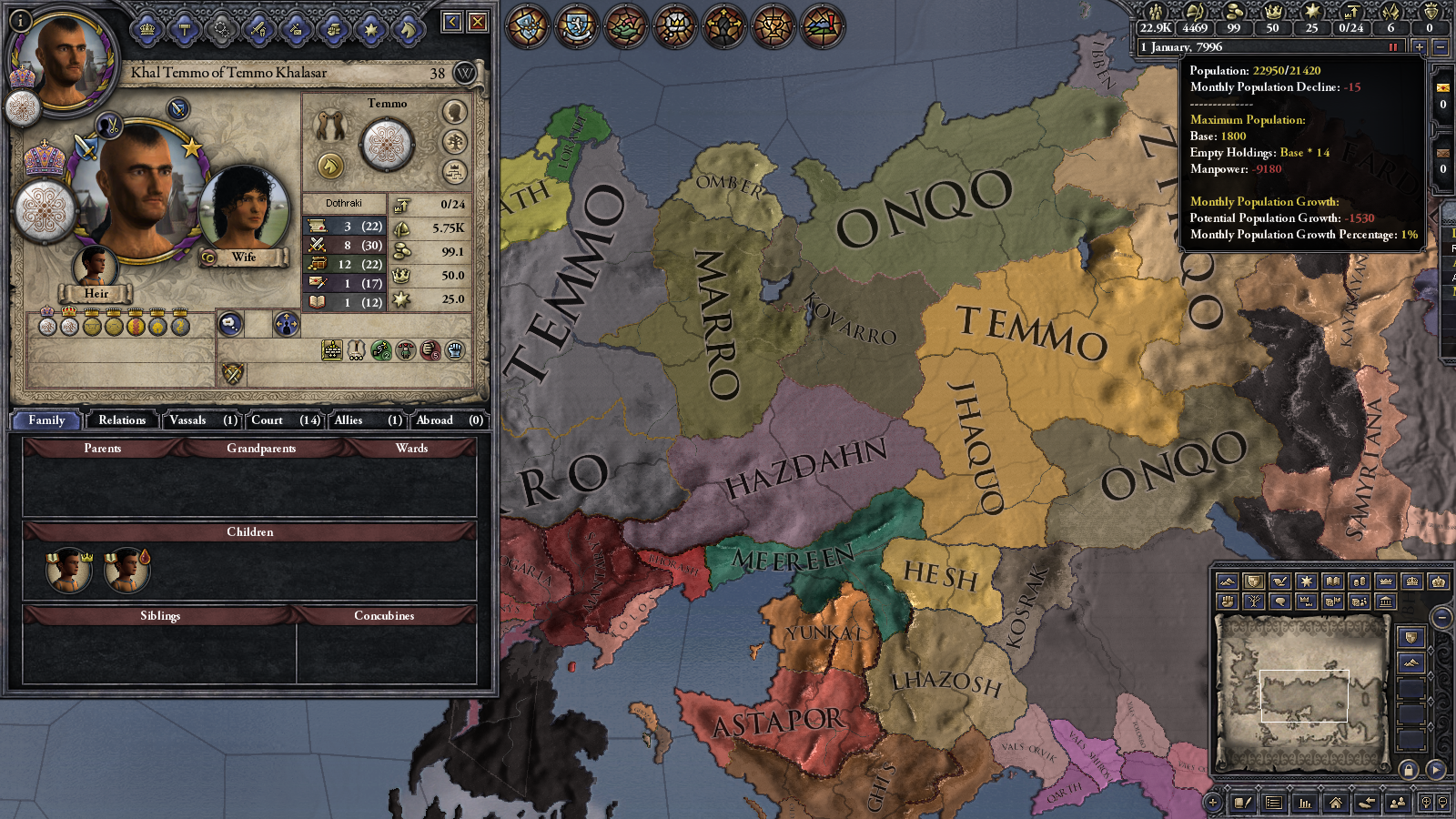1456x819 pixels.
Task: Pause the game with the pause button
Action: click(x=1393, y=47)
